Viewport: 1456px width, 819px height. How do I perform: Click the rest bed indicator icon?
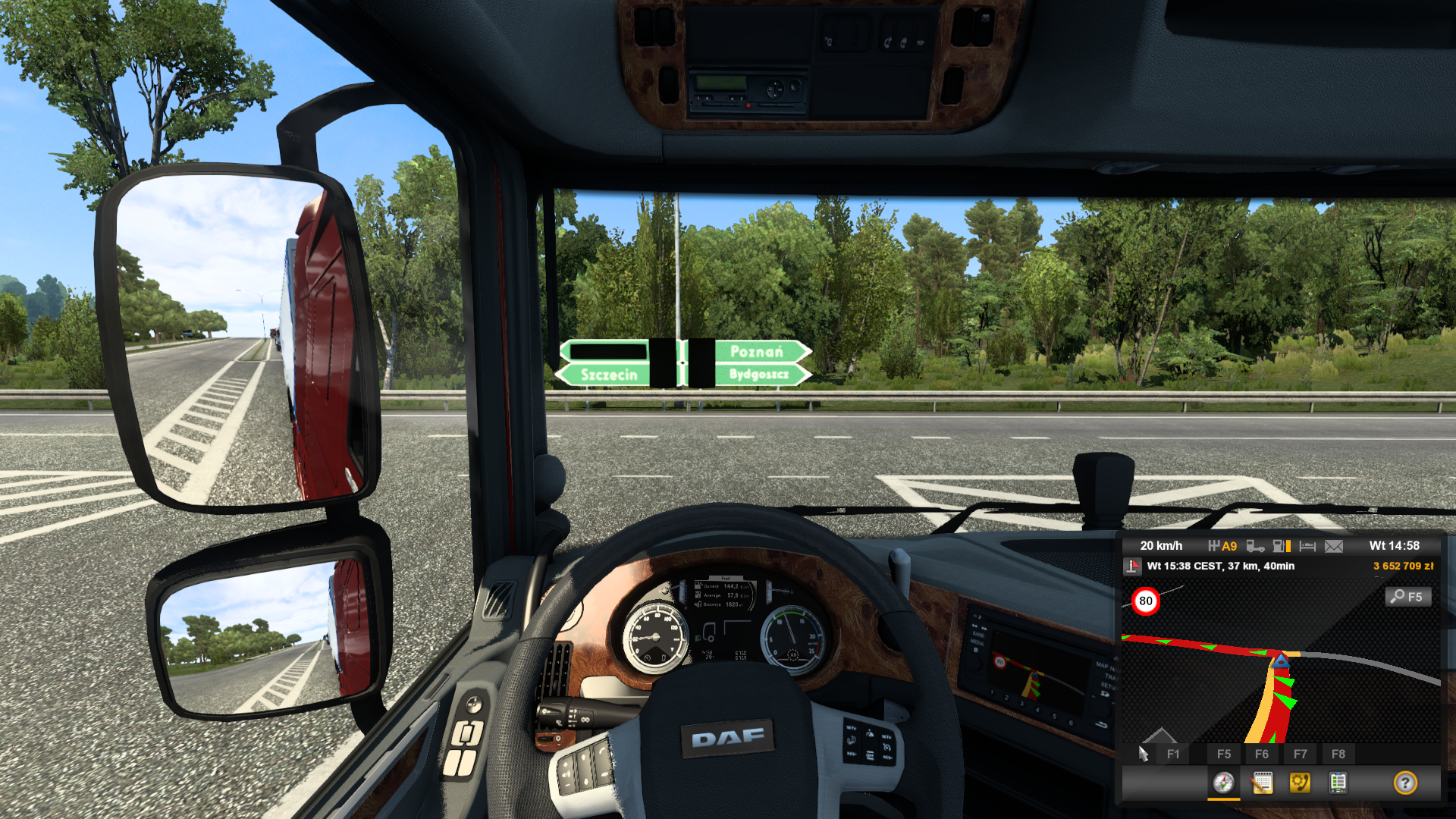tap(1307, 546)
